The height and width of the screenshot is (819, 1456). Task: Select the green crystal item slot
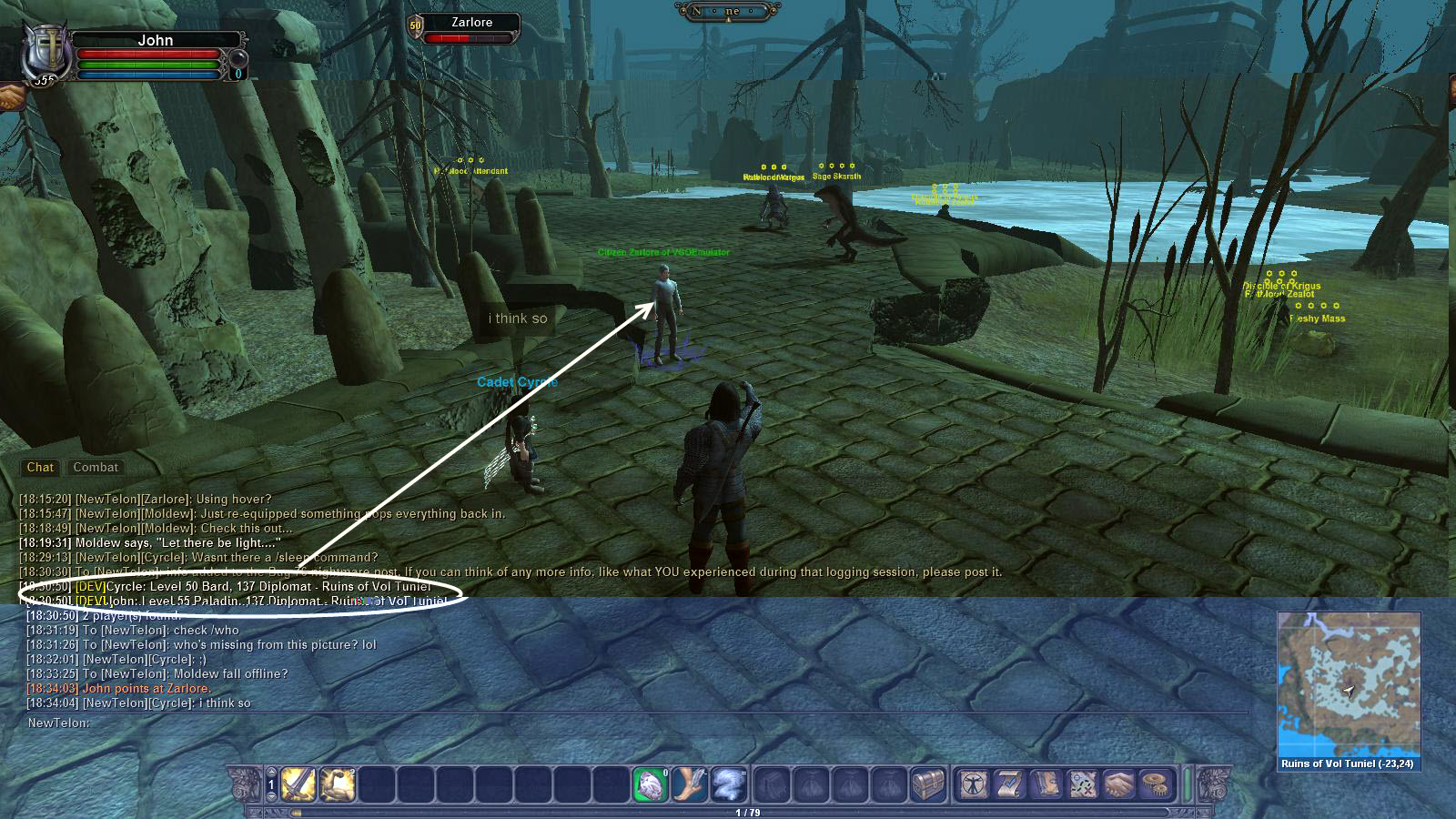tap(650, 784)
